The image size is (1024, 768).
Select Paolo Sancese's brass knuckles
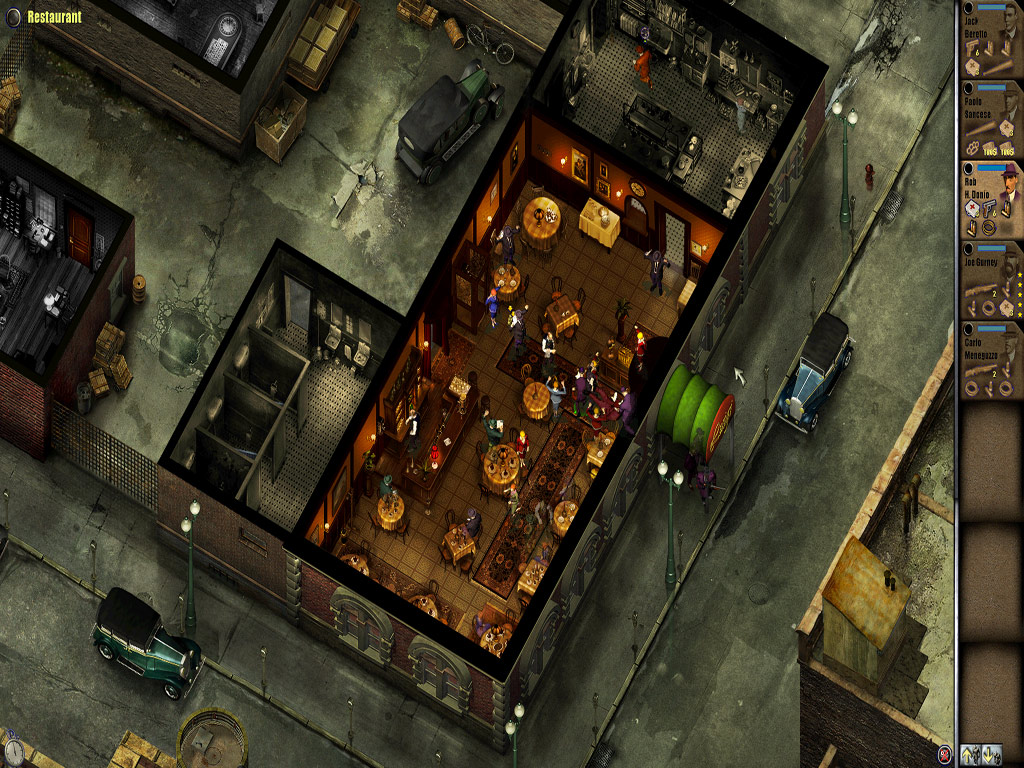[974, 144]
